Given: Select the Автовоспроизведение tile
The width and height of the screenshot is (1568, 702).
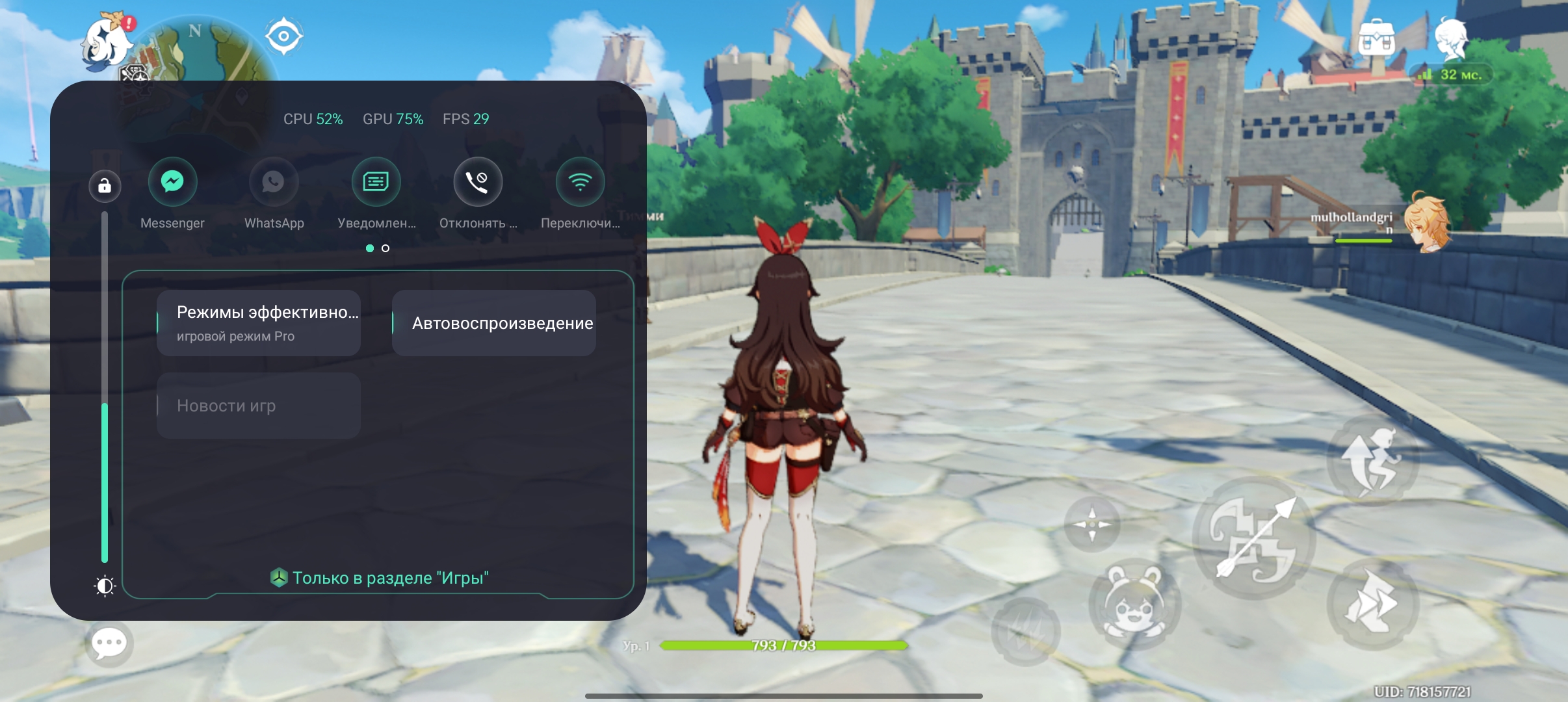Looking at the screenshot, I should click(x=494, y=323).
